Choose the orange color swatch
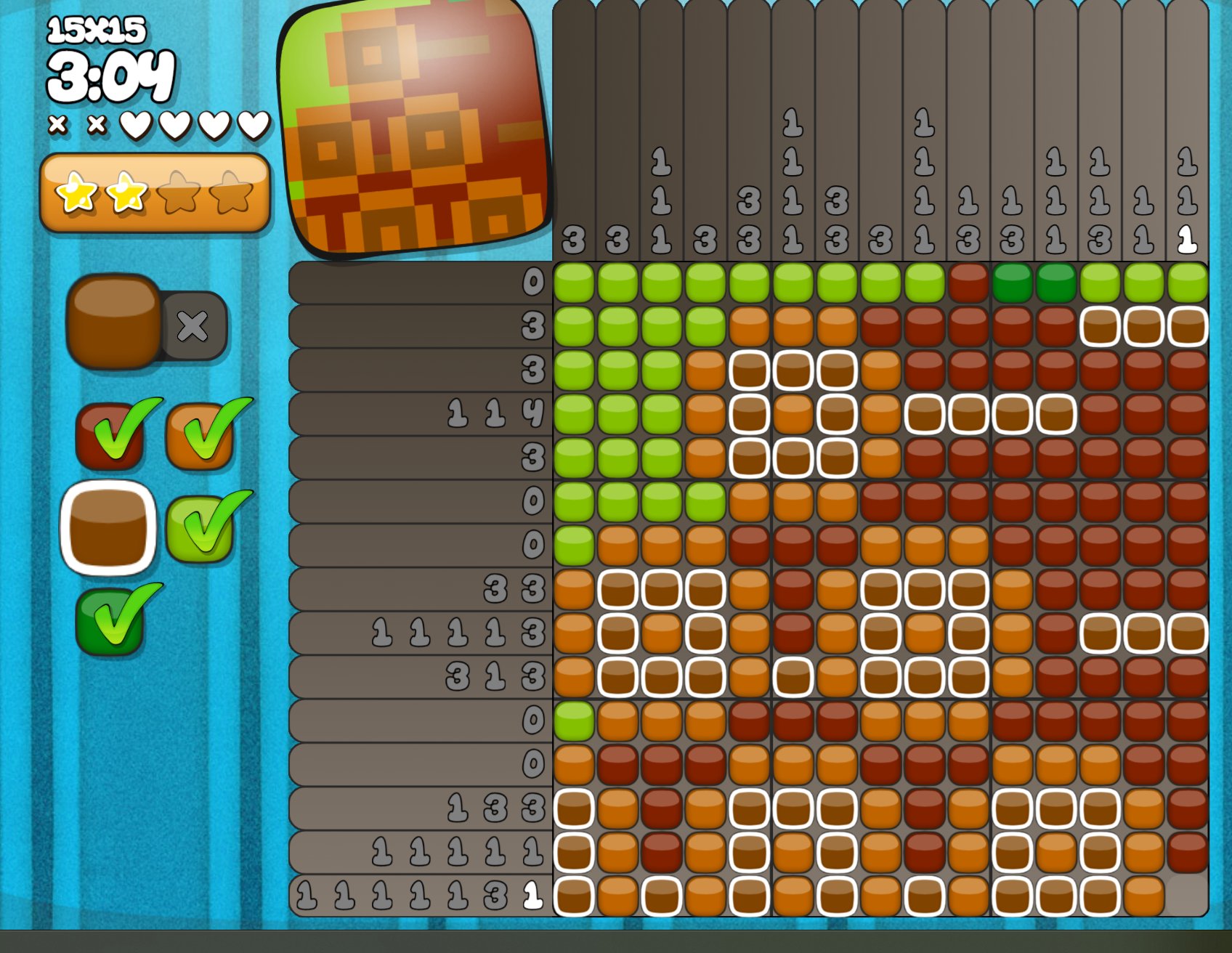Image resolution: width=1232 pixels, height=953 pixels. pyautogui.click(x=199, y=436)
